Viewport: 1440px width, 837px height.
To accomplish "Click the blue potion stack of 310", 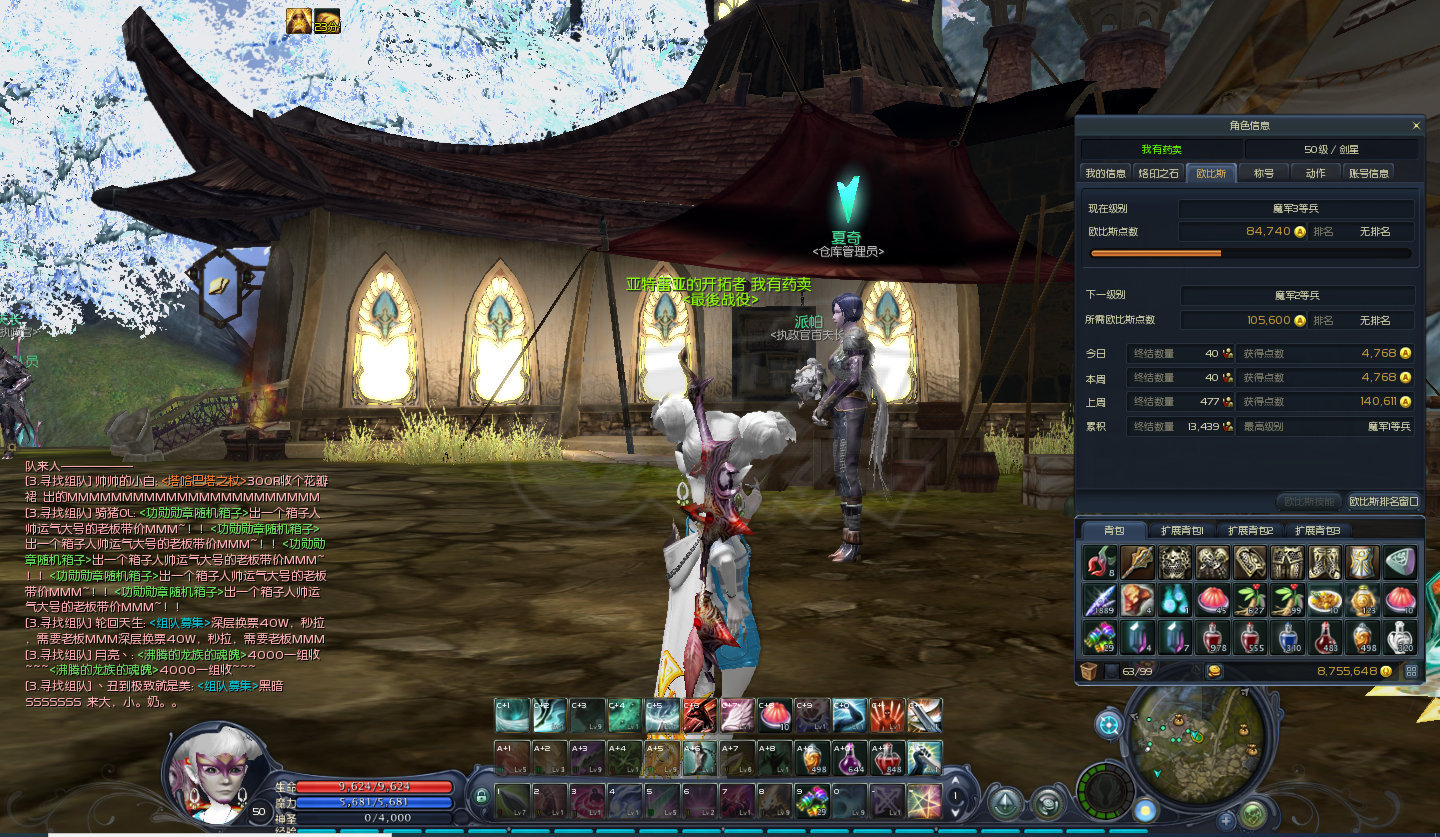I will click(1288, 637).
